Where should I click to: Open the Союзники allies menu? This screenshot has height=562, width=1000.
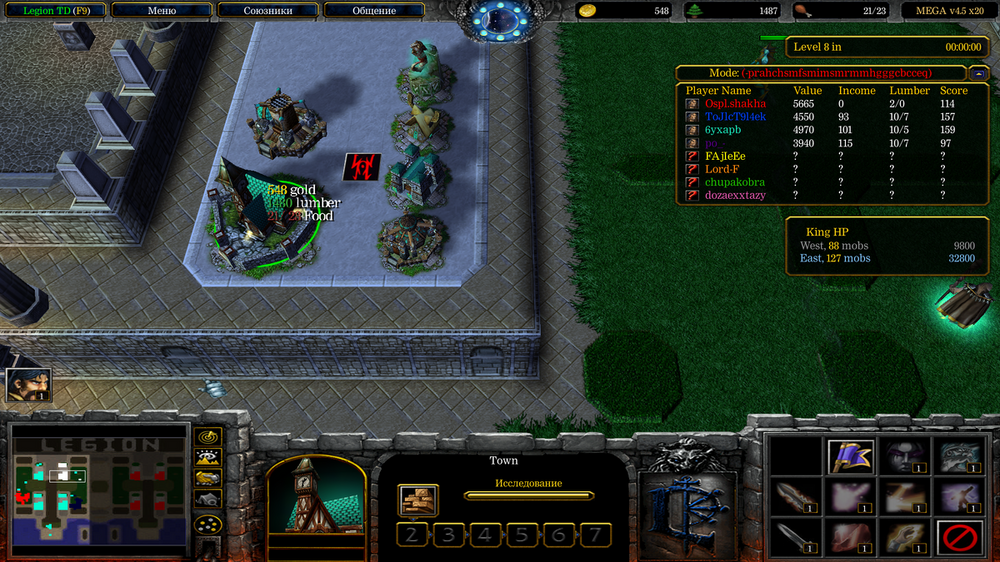[267, 11]
